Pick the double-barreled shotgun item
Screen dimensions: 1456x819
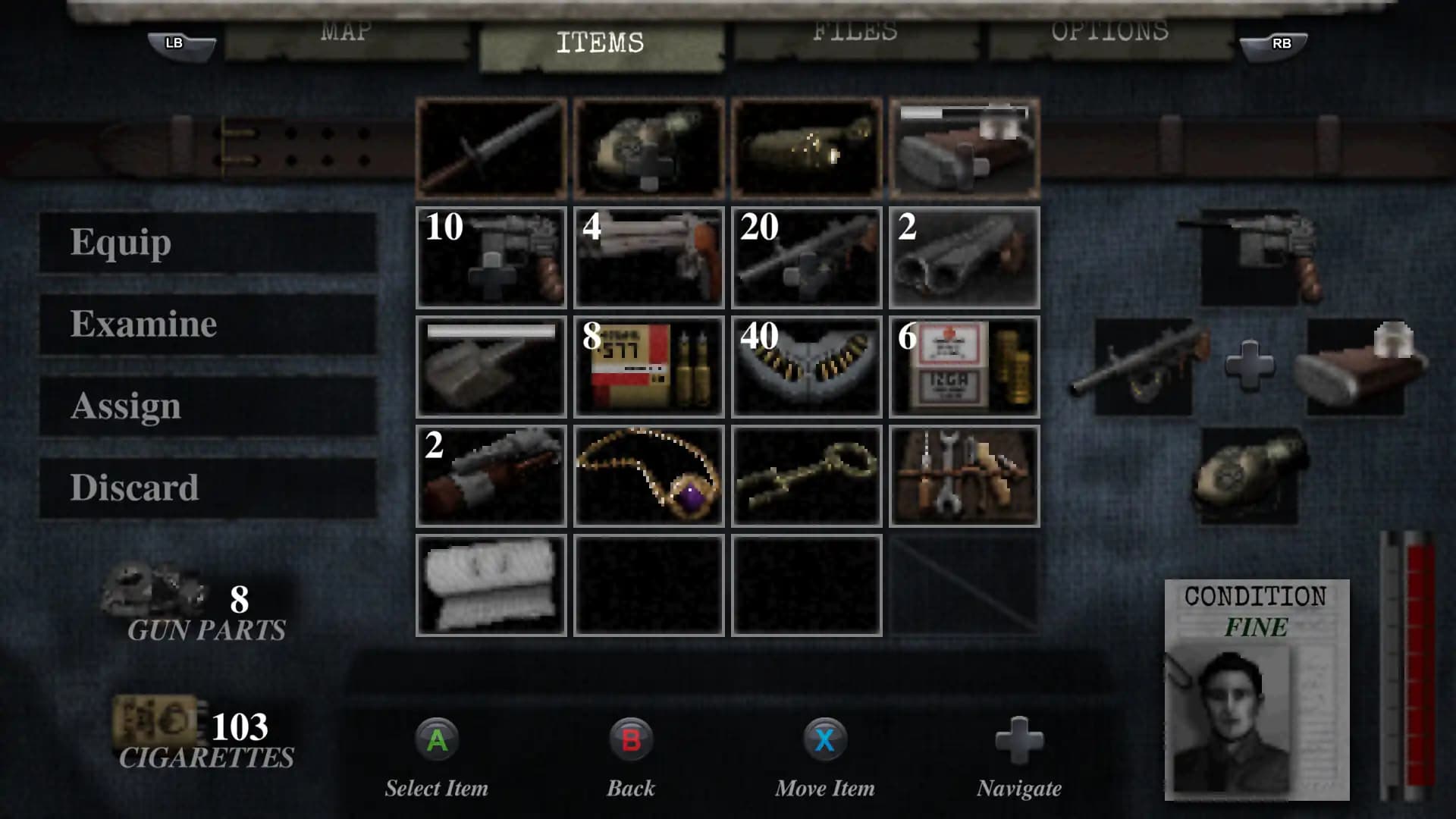[964, 258]
